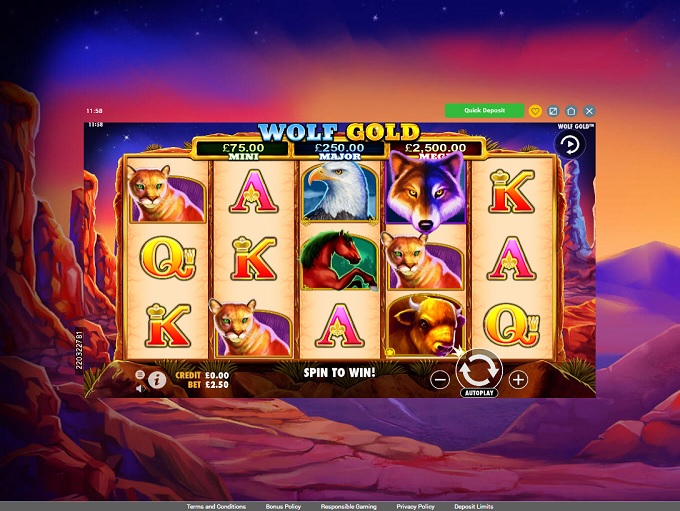Add the game to favourites with the heart
680x511 pixels.
point(536,111)
